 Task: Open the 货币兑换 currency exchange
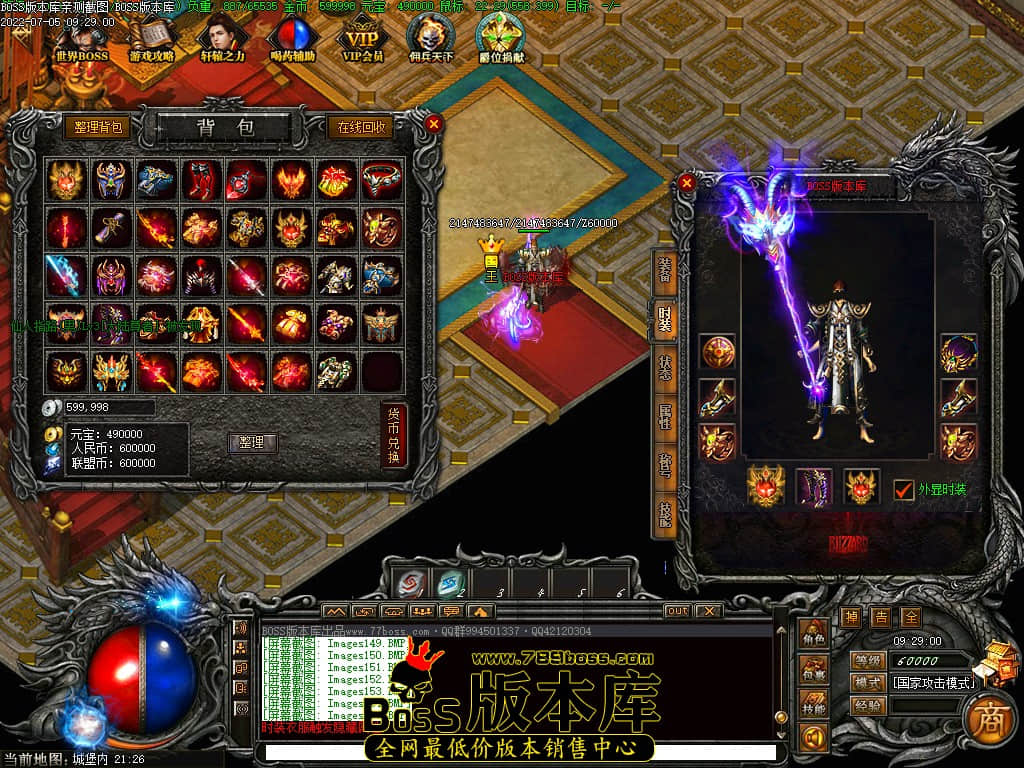(x=394, y=435)
